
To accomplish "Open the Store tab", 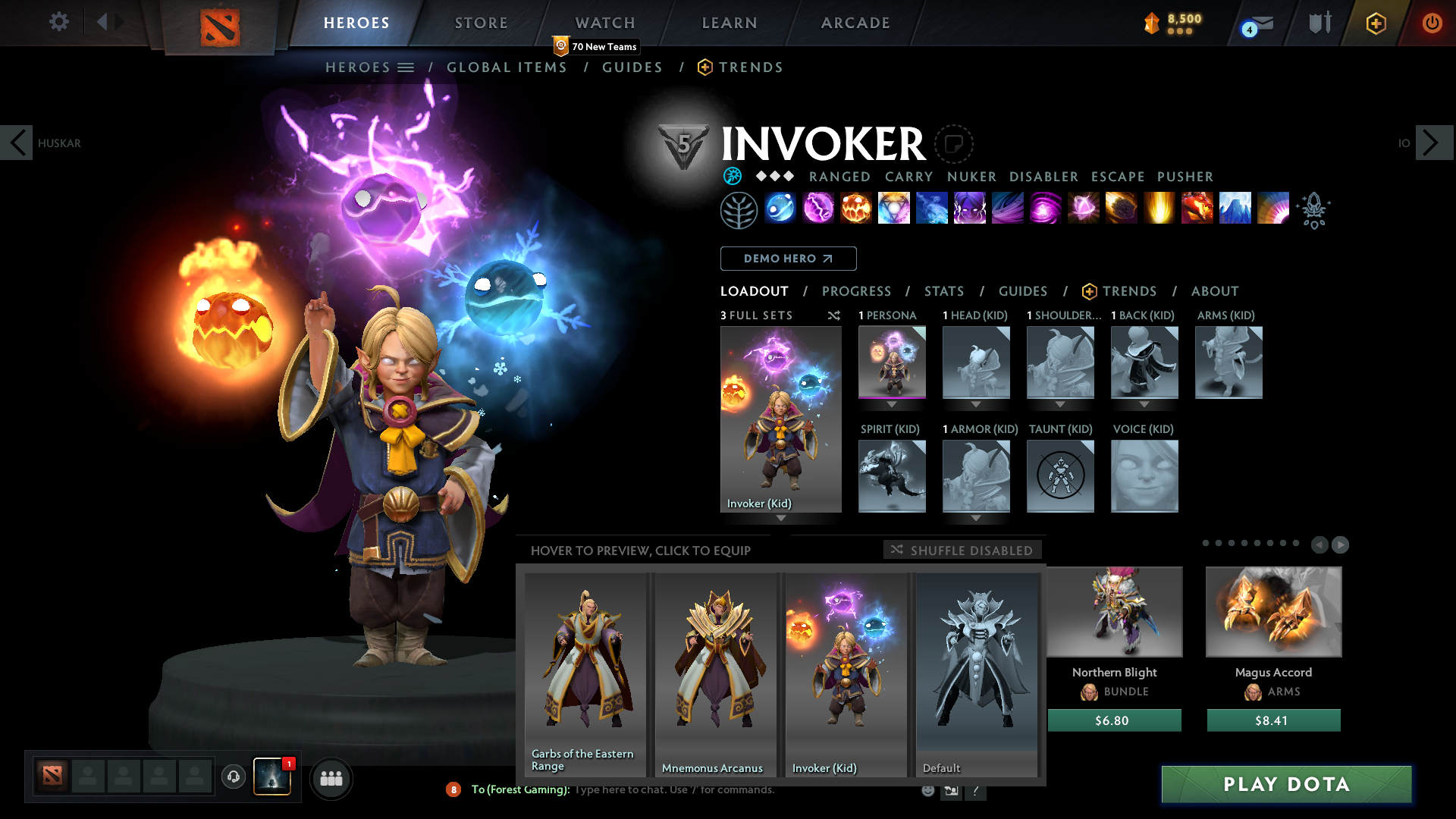I will pos(482,23).
